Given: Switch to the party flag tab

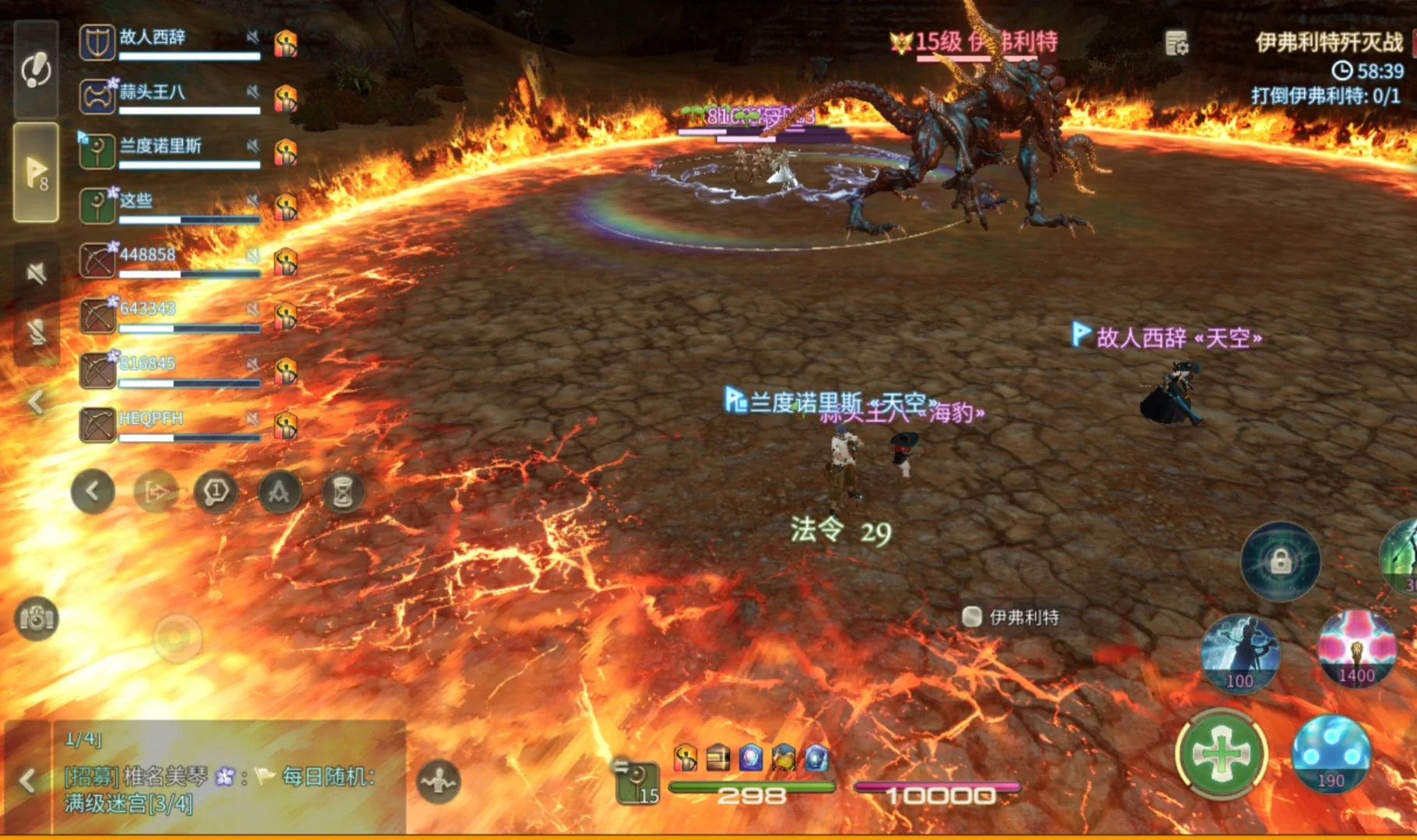Looking at the screenshot, I should [36, 172].
